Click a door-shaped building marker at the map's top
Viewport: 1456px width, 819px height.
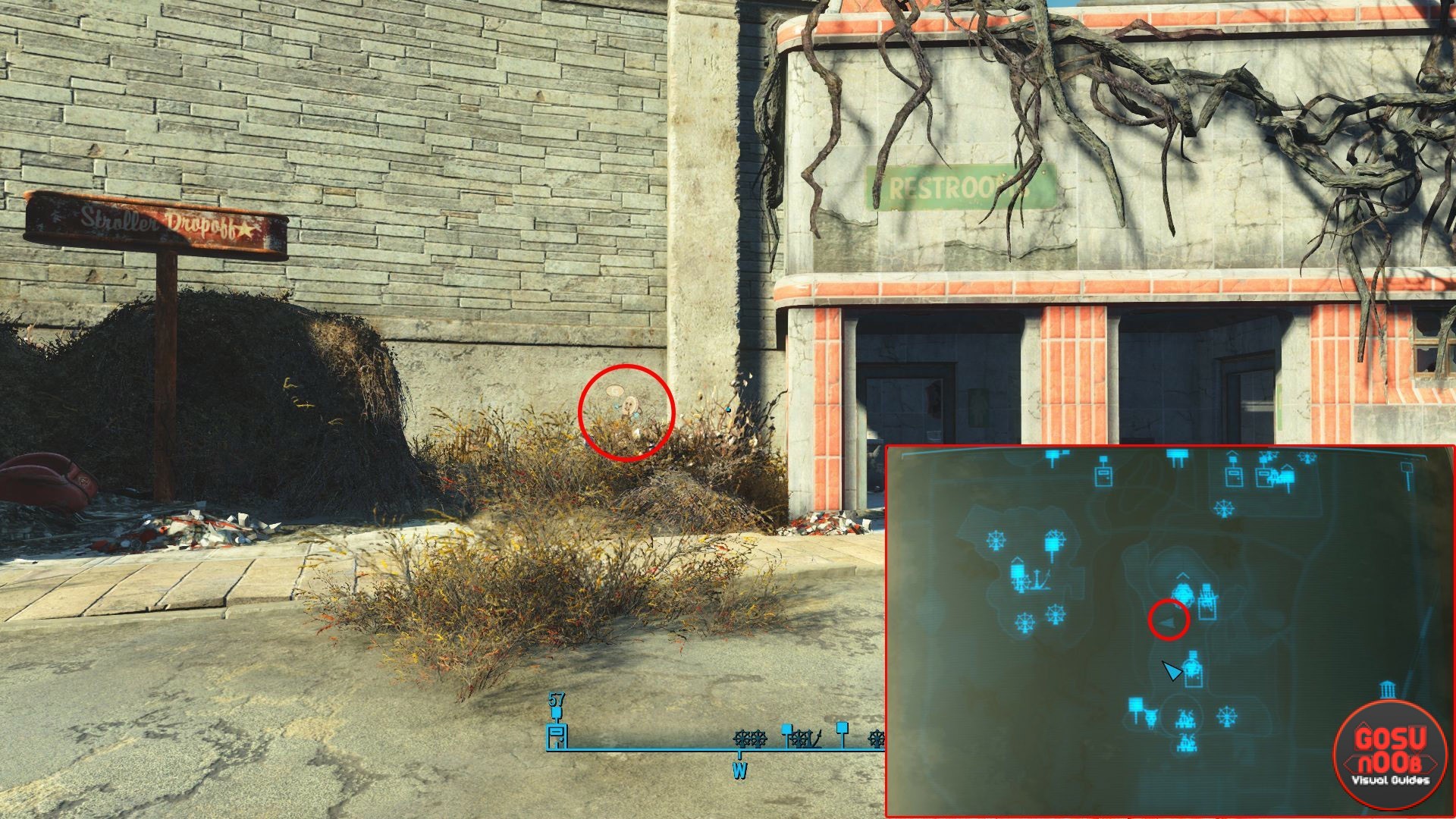coord(1103,477)
